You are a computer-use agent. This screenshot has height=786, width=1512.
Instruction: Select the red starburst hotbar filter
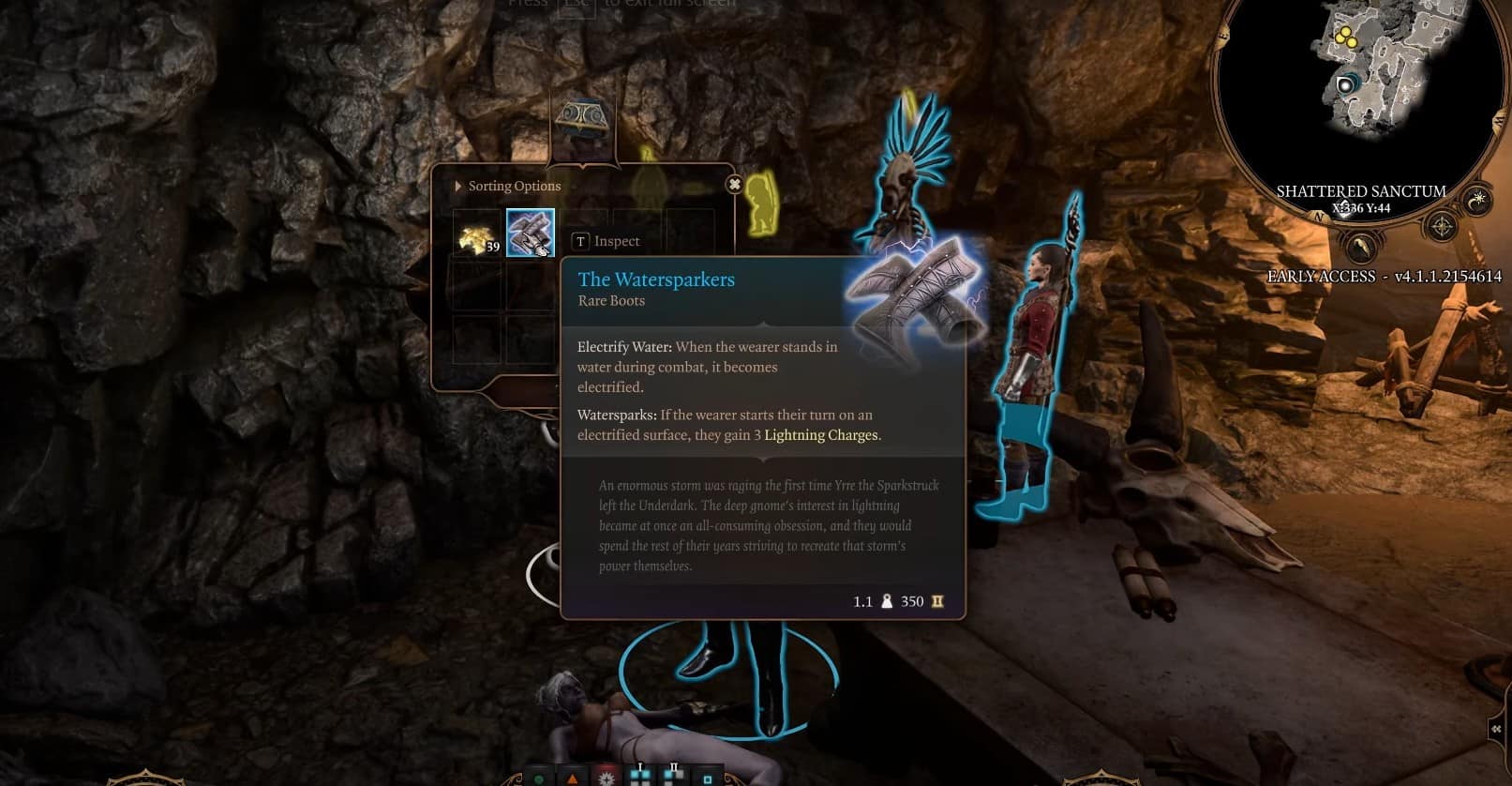pyautogui.click(x=606, y=778)
